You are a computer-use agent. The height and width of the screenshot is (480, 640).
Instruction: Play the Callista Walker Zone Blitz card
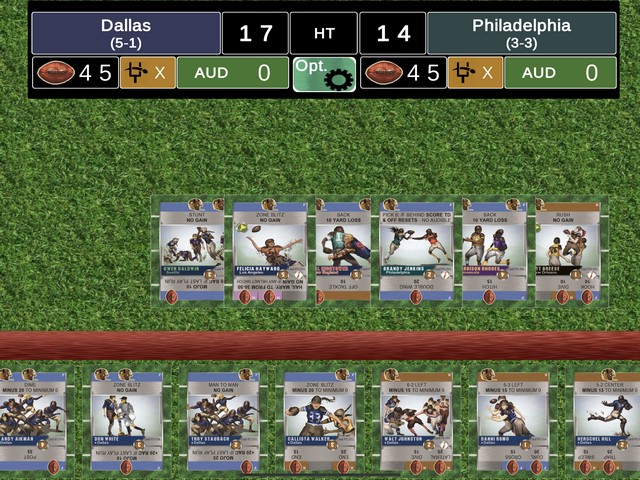point(319,422)
